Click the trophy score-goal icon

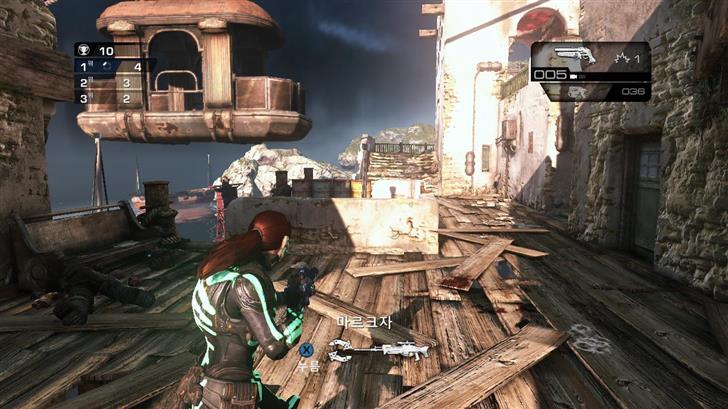83,50
